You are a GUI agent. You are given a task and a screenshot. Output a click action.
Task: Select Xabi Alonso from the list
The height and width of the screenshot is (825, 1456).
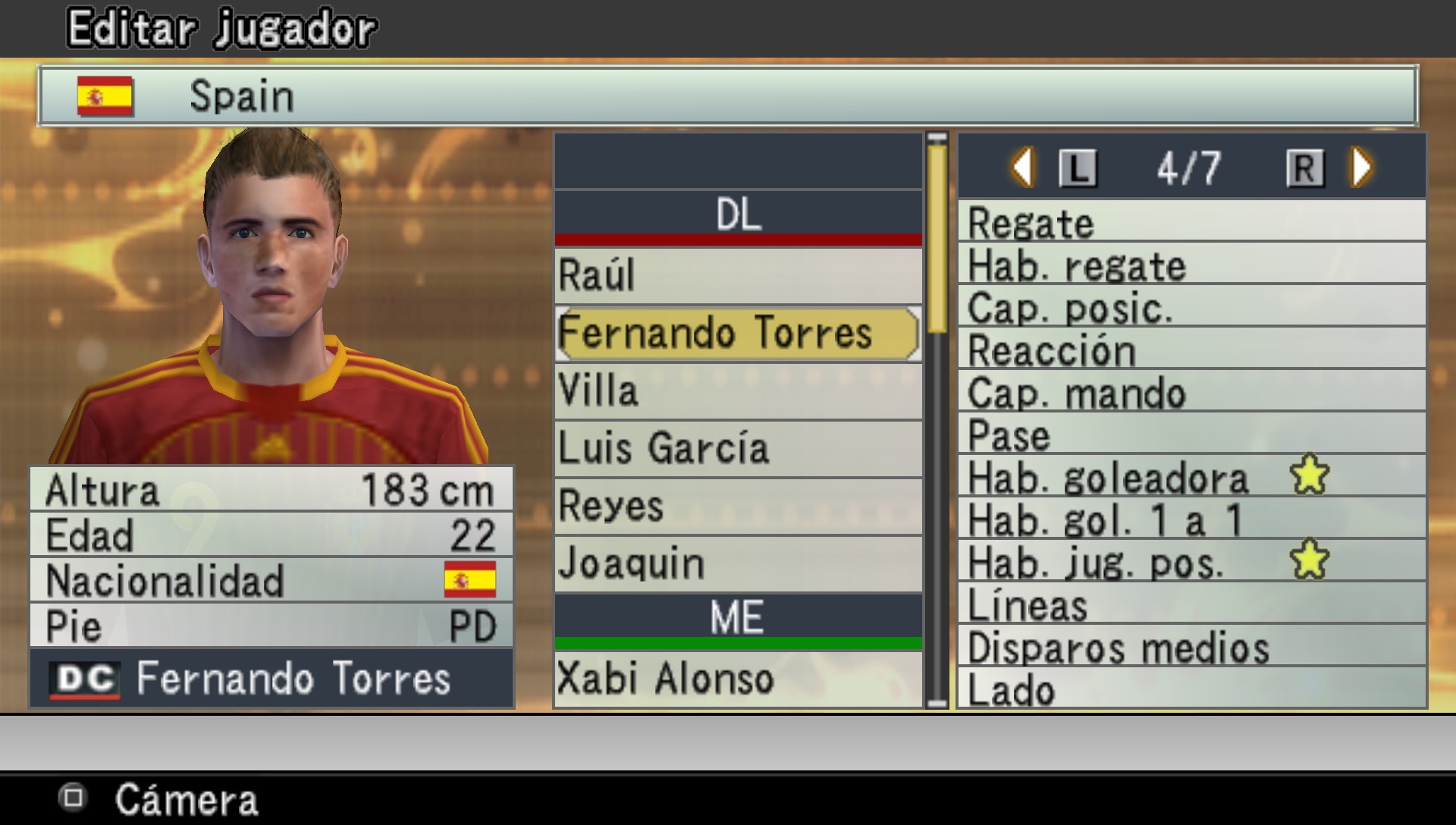point(737,677)
